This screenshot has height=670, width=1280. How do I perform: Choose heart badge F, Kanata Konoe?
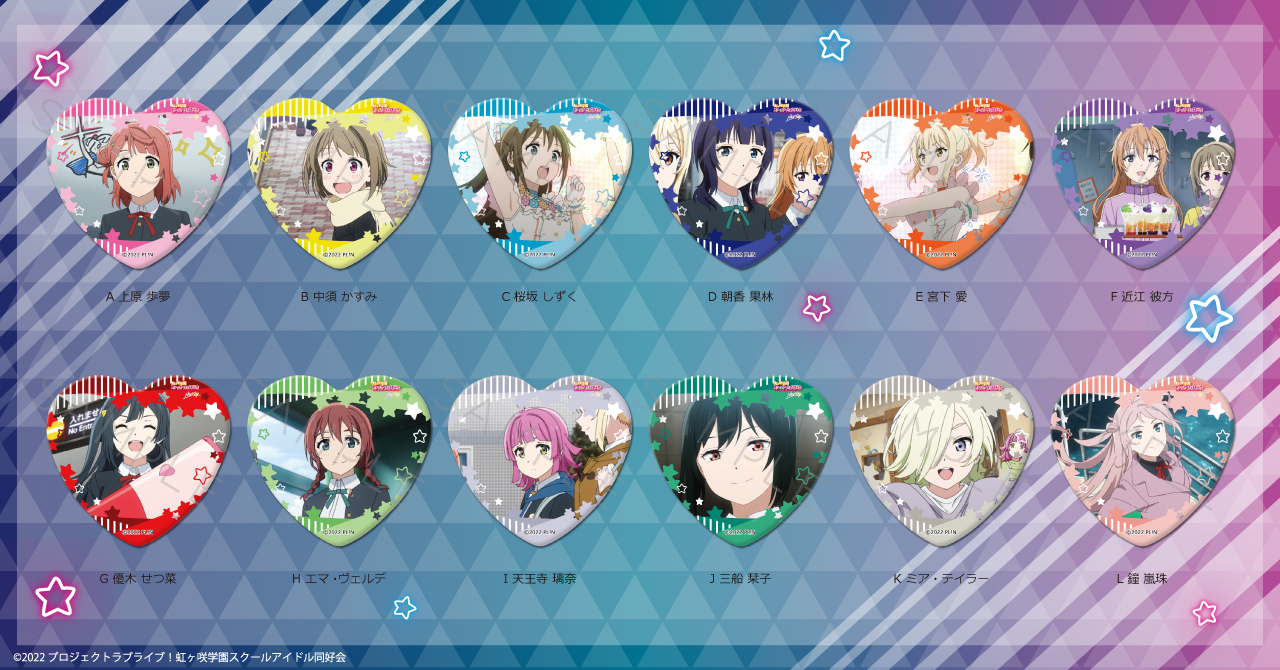(x=1142, y=180)
